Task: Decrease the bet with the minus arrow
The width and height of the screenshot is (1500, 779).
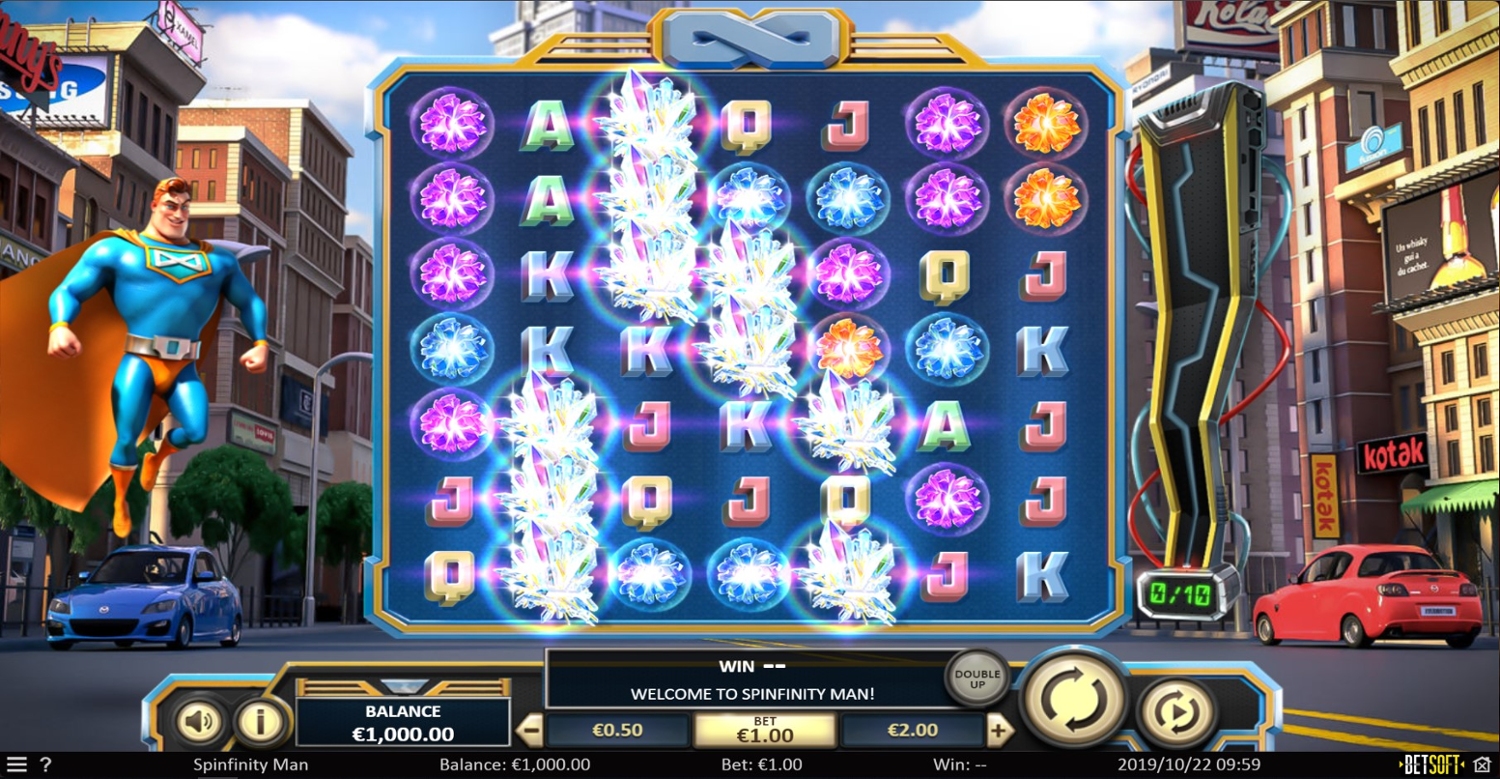Action: coord(533,731)
